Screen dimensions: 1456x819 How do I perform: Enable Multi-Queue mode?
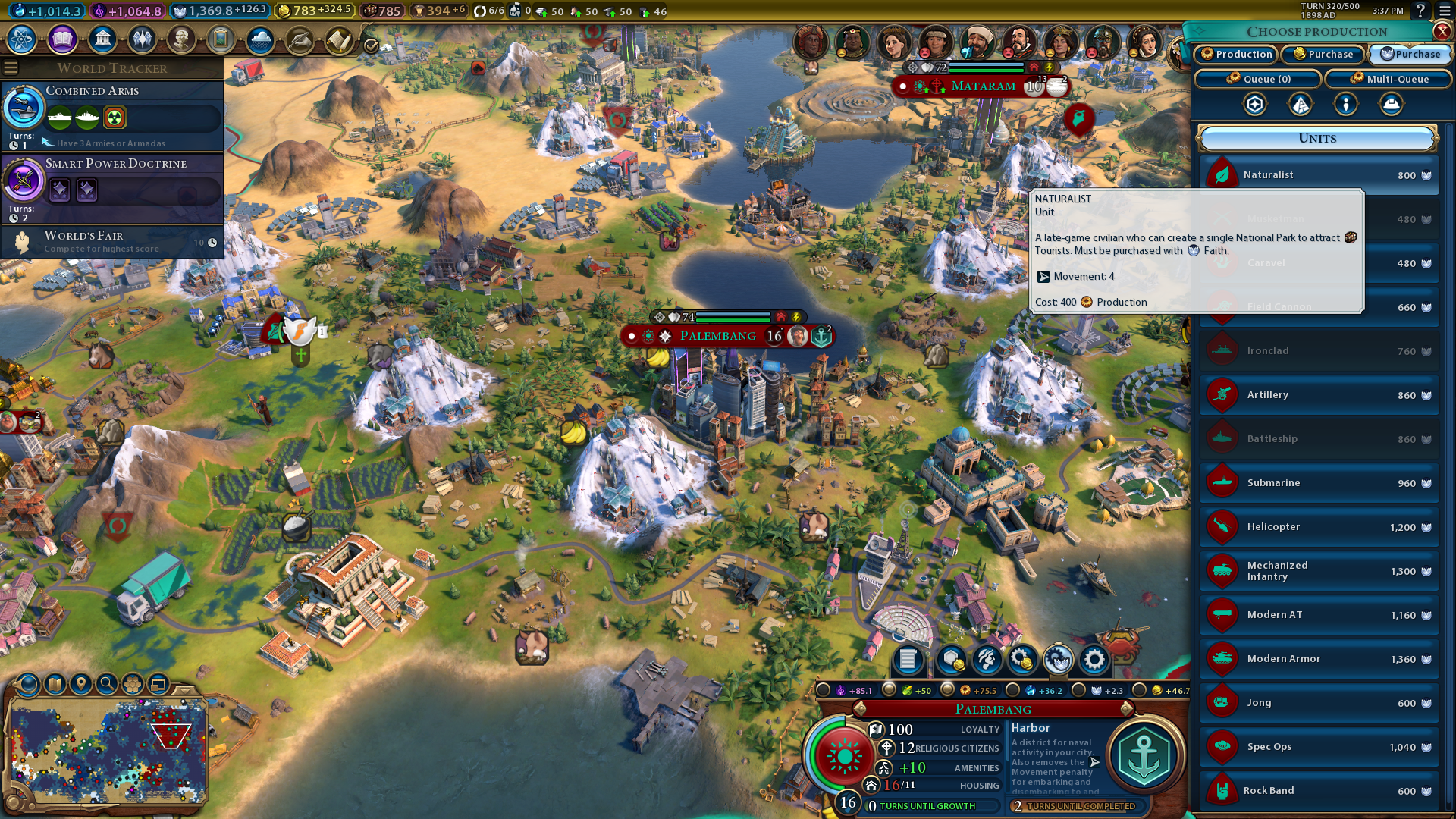tap(1389, 79)
